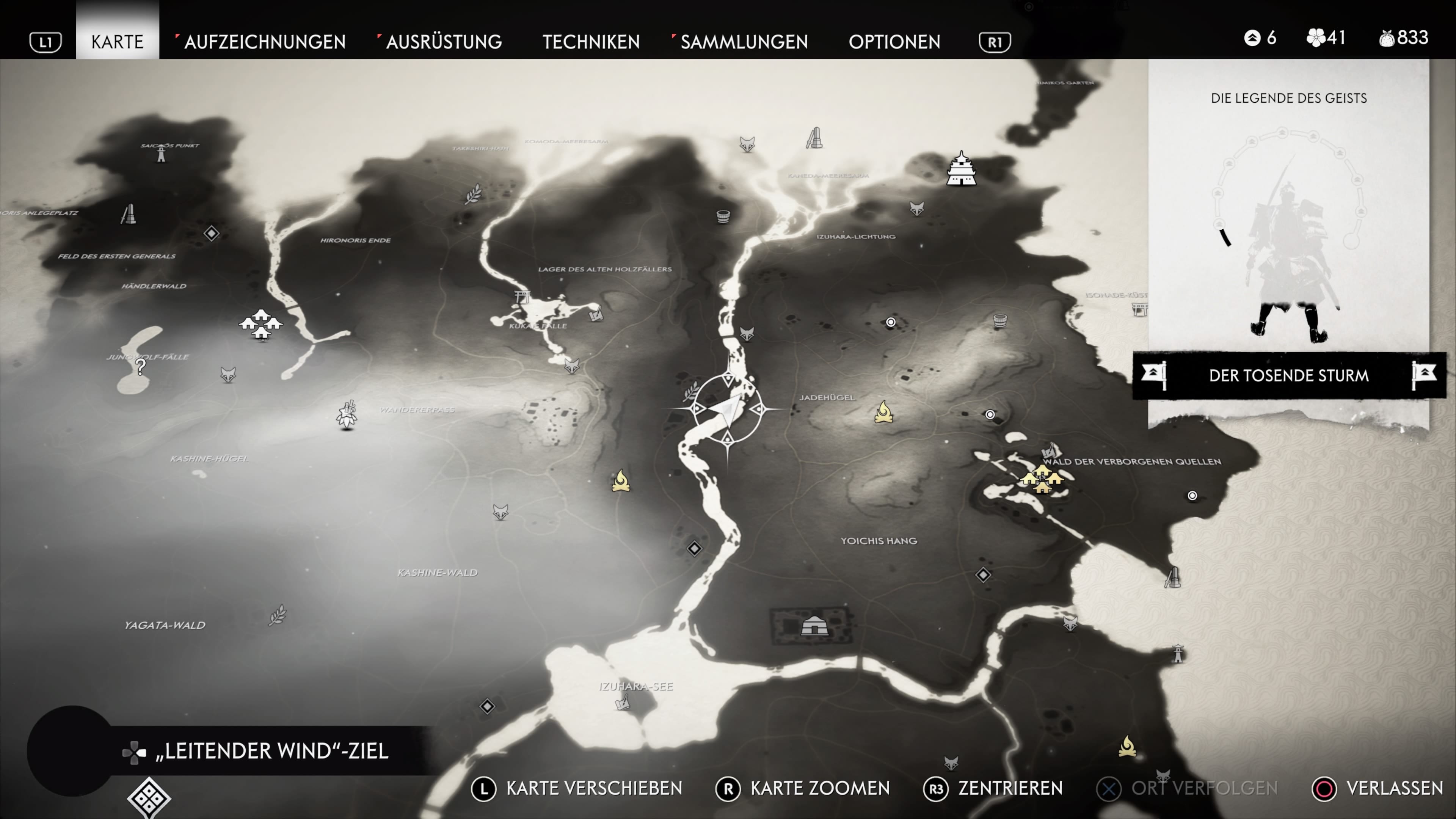
Task: Click the diamond marker near Feld des ersten Generals
Action: click(x=212, y=233)
